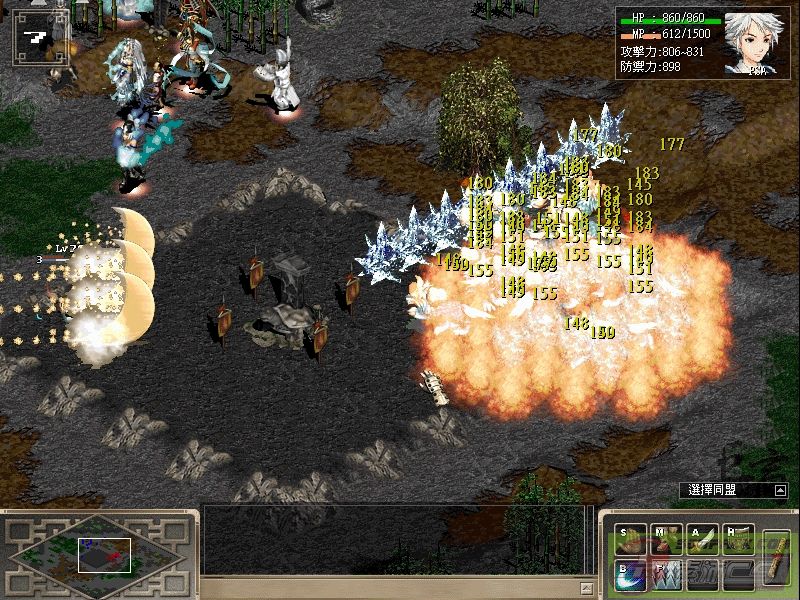This screenshot has height=600, width=800.
Task: Activate the S hand stop command
Action: click(631, 540)
